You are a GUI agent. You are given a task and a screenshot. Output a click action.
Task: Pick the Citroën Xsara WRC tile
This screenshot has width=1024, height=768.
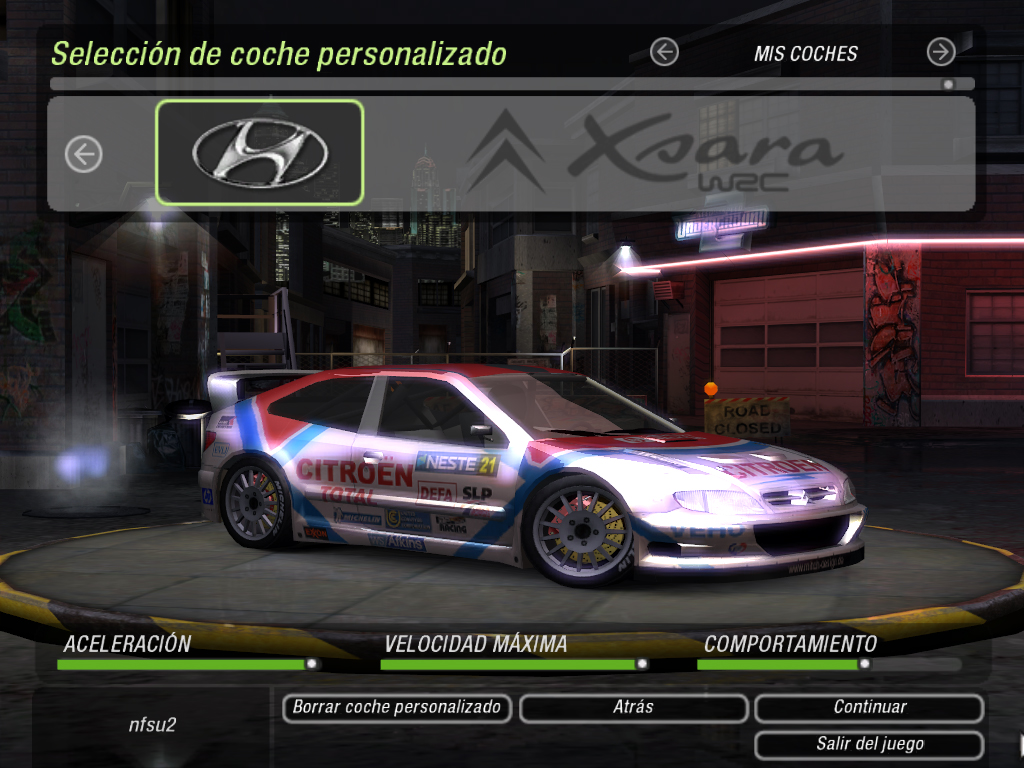tap(655, 152)
